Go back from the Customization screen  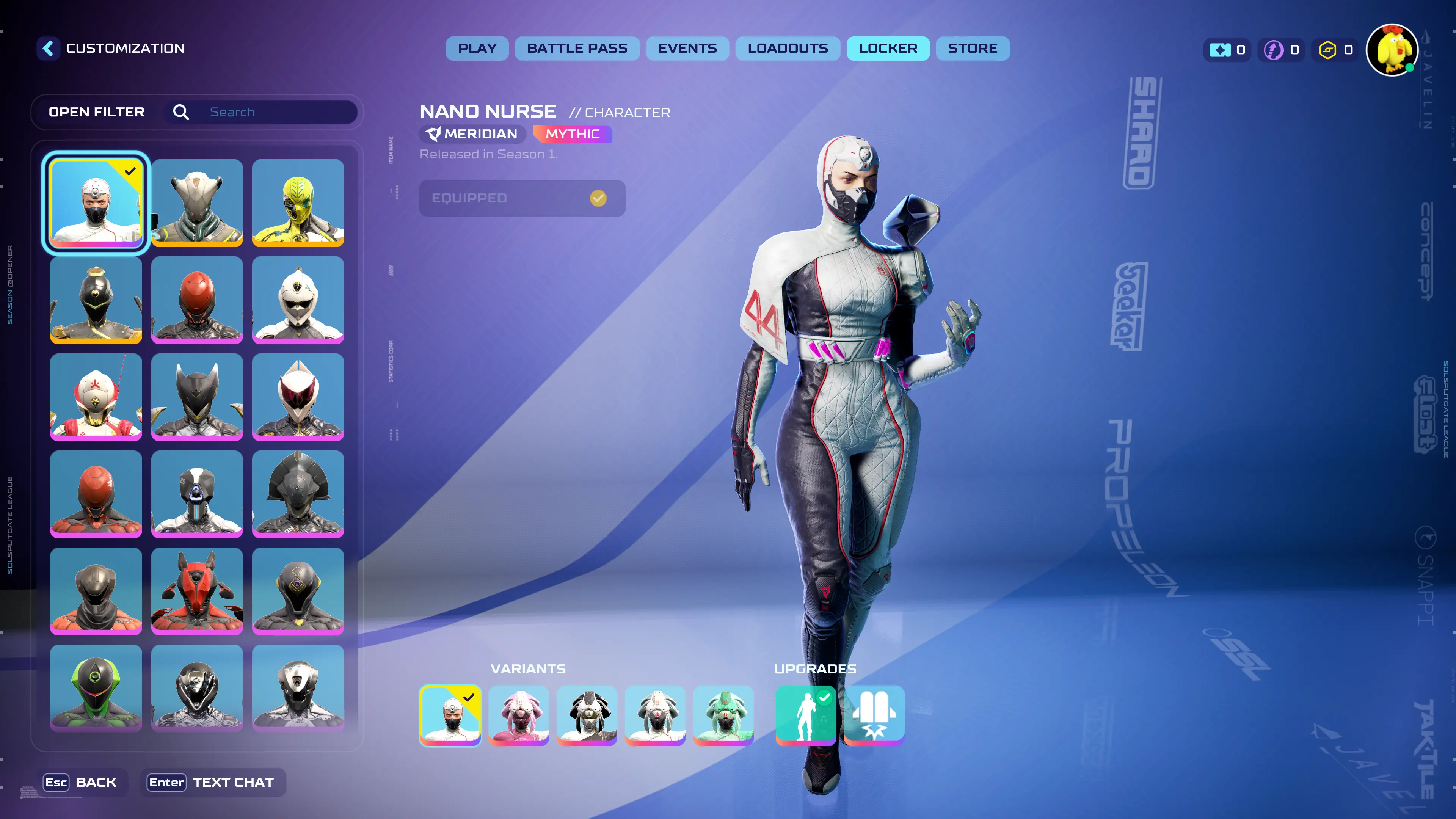[49, 49]
